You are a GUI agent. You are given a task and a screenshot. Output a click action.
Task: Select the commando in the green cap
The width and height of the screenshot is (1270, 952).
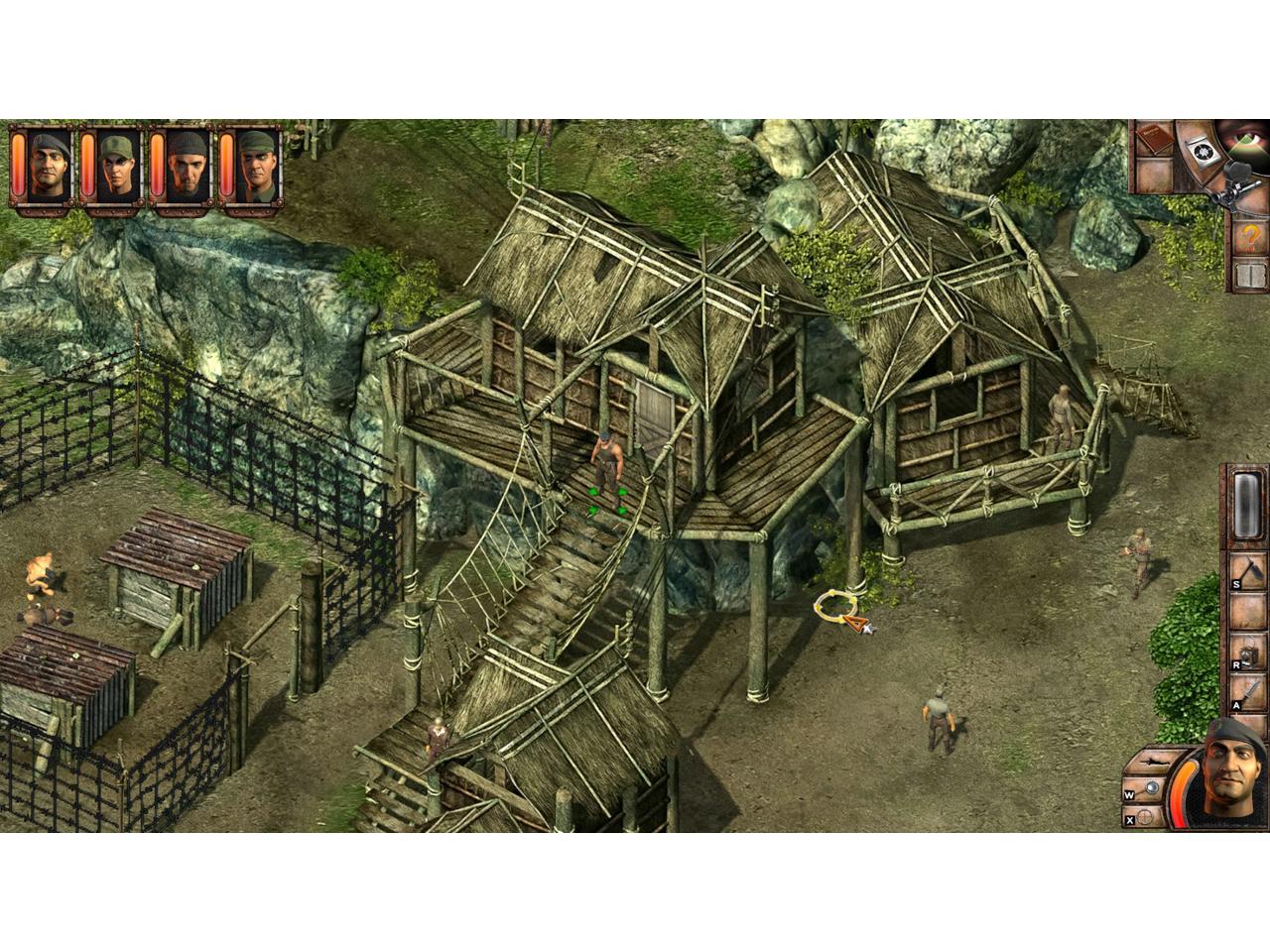tap(115, 166)
